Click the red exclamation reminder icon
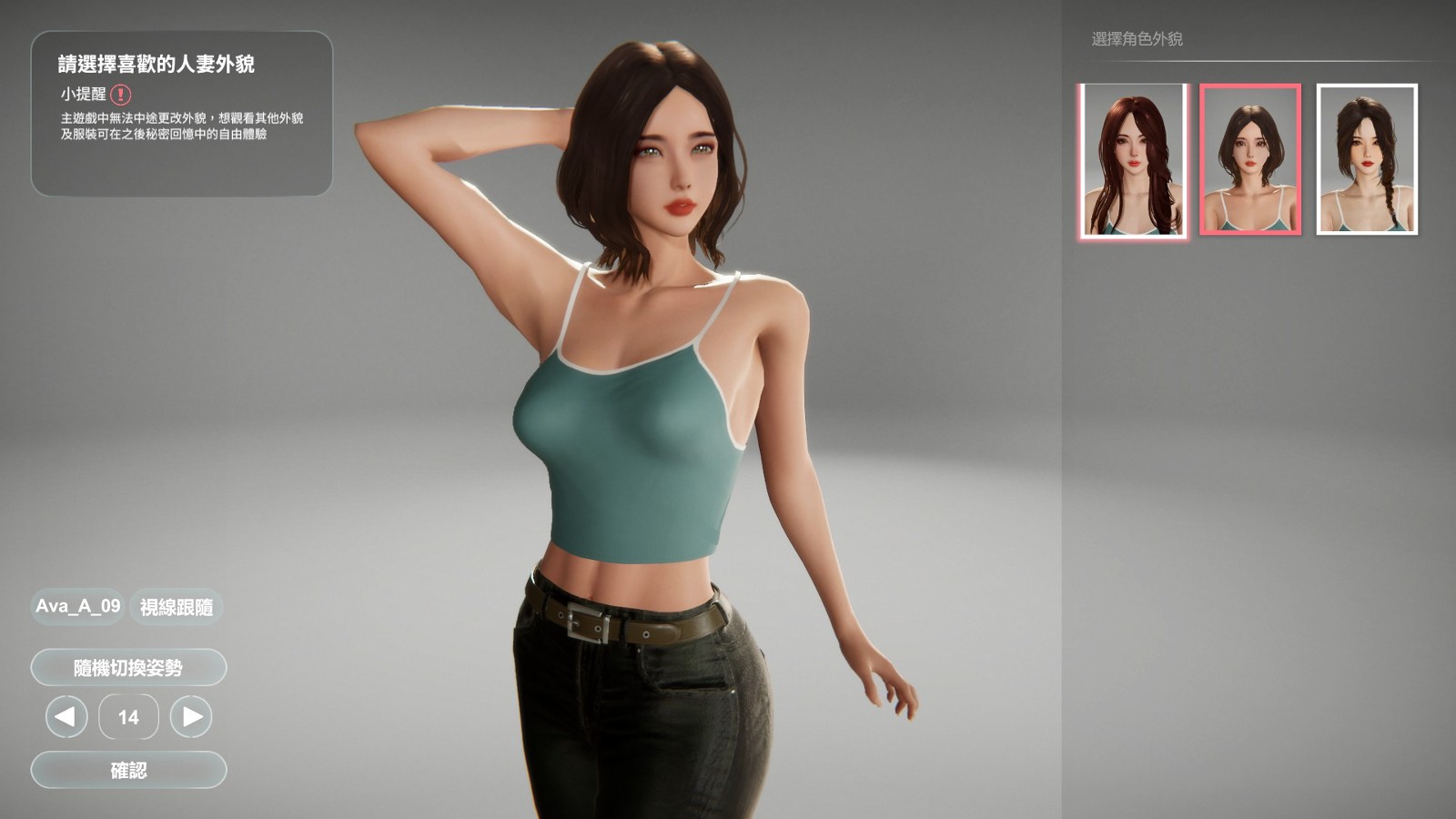1456x819 pixels. tap(121, 94)
